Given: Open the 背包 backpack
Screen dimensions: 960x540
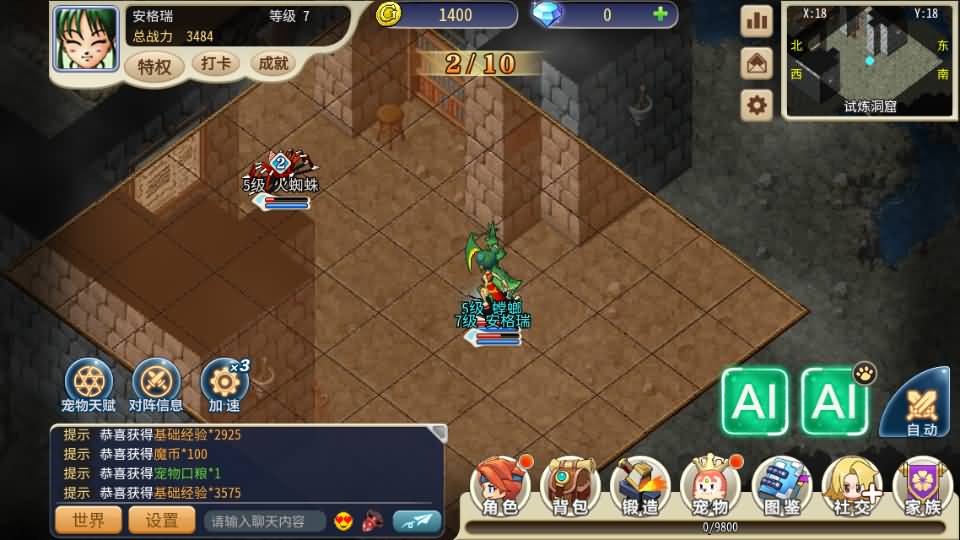Looking at the screenshot, I should [x=570, y=487].
